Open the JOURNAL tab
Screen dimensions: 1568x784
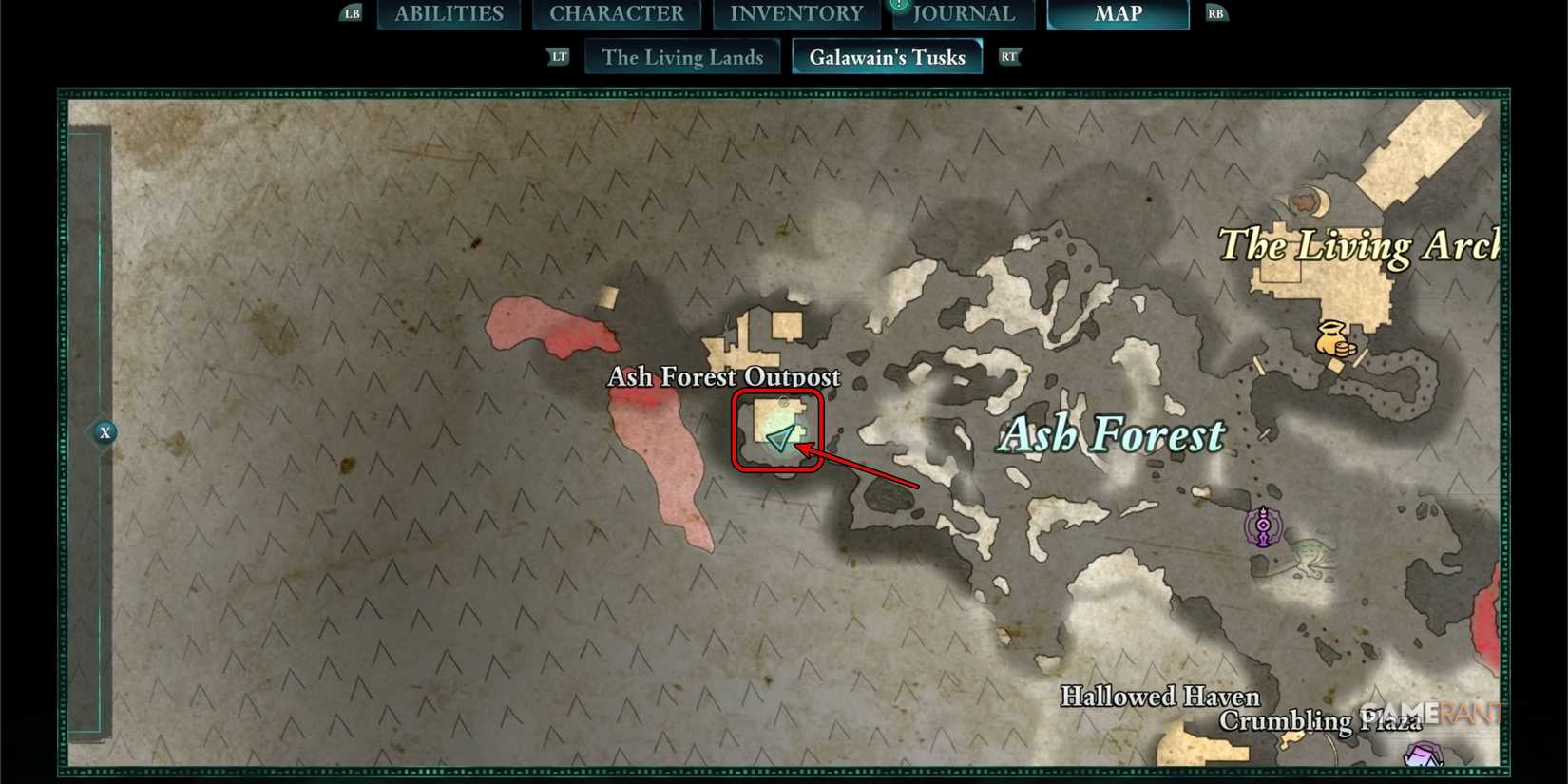point(963,13)
